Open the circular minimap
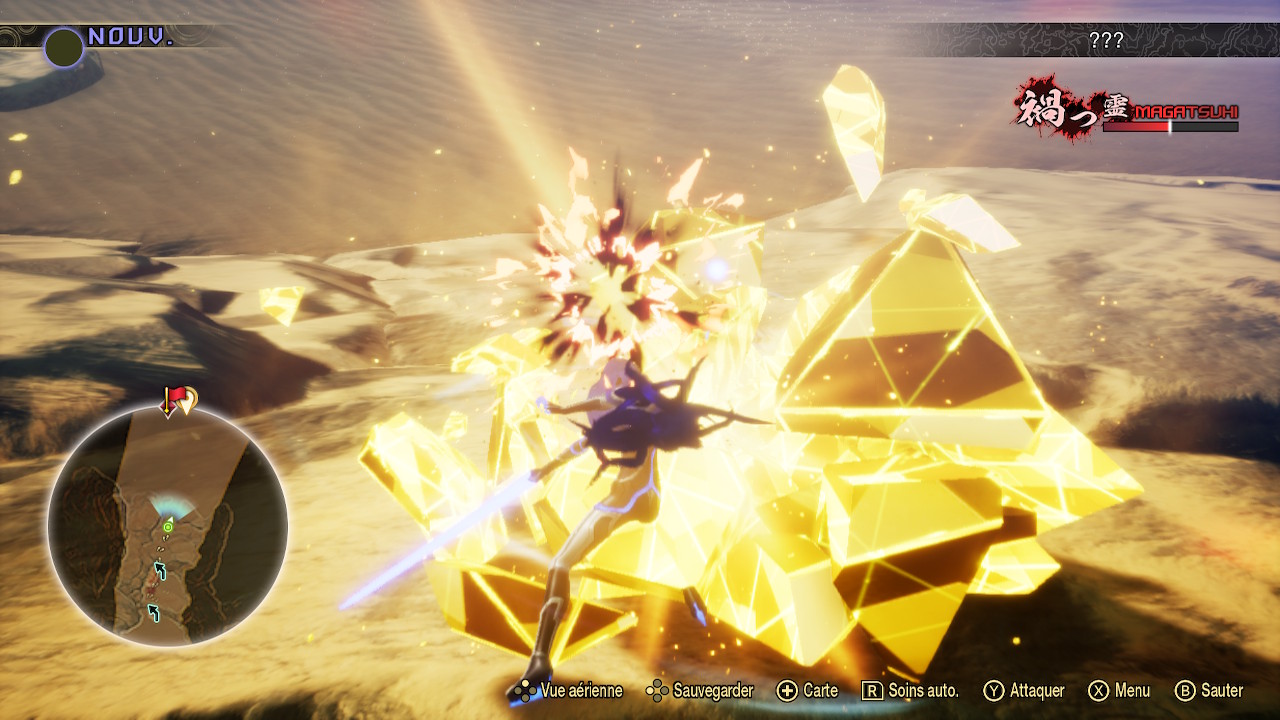This screenshot has height=720, width=1280. (x=168, y=526)
